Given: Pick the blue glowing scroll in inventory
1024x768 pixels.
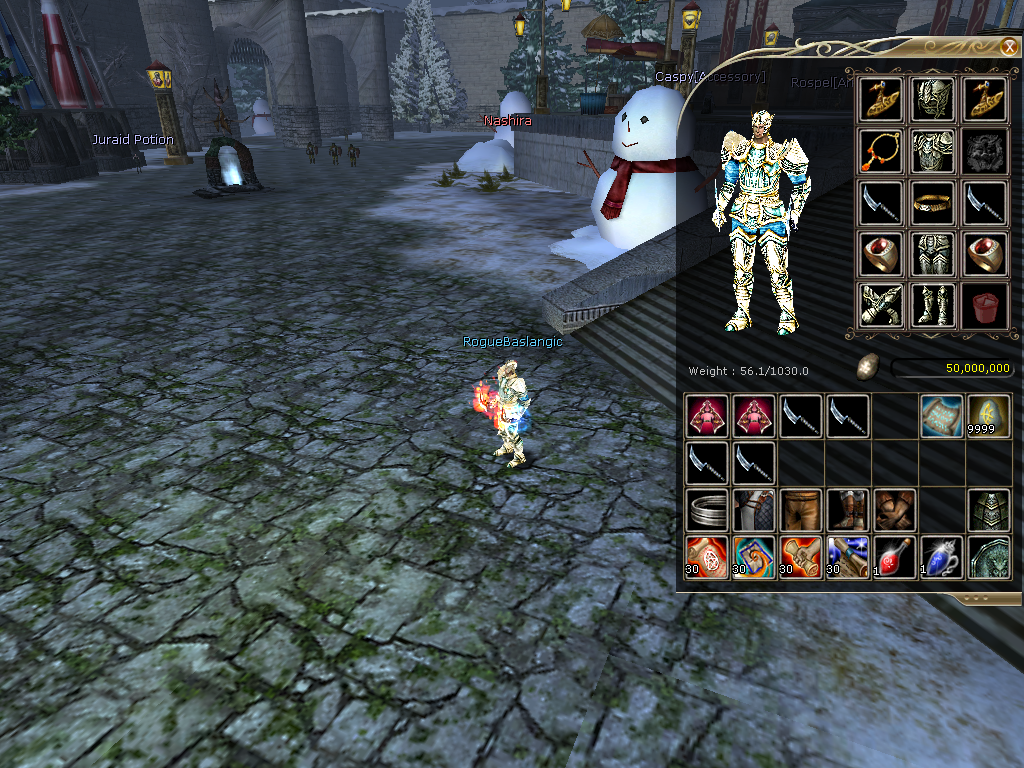Looking at the screenshot, I should tap(941, 416).
